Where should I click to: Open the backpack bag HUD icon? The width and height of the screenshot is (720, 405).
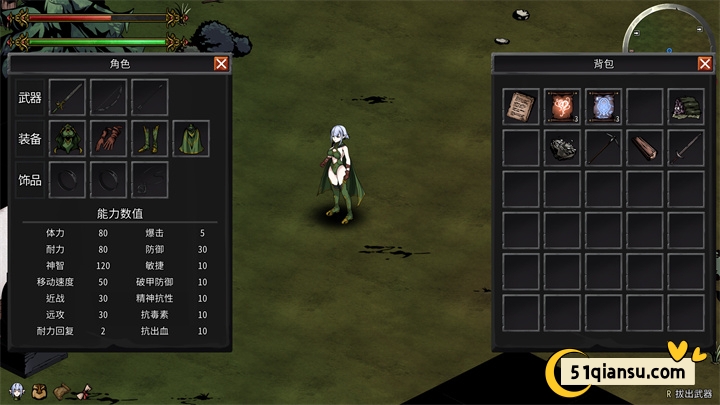[39, 389]
